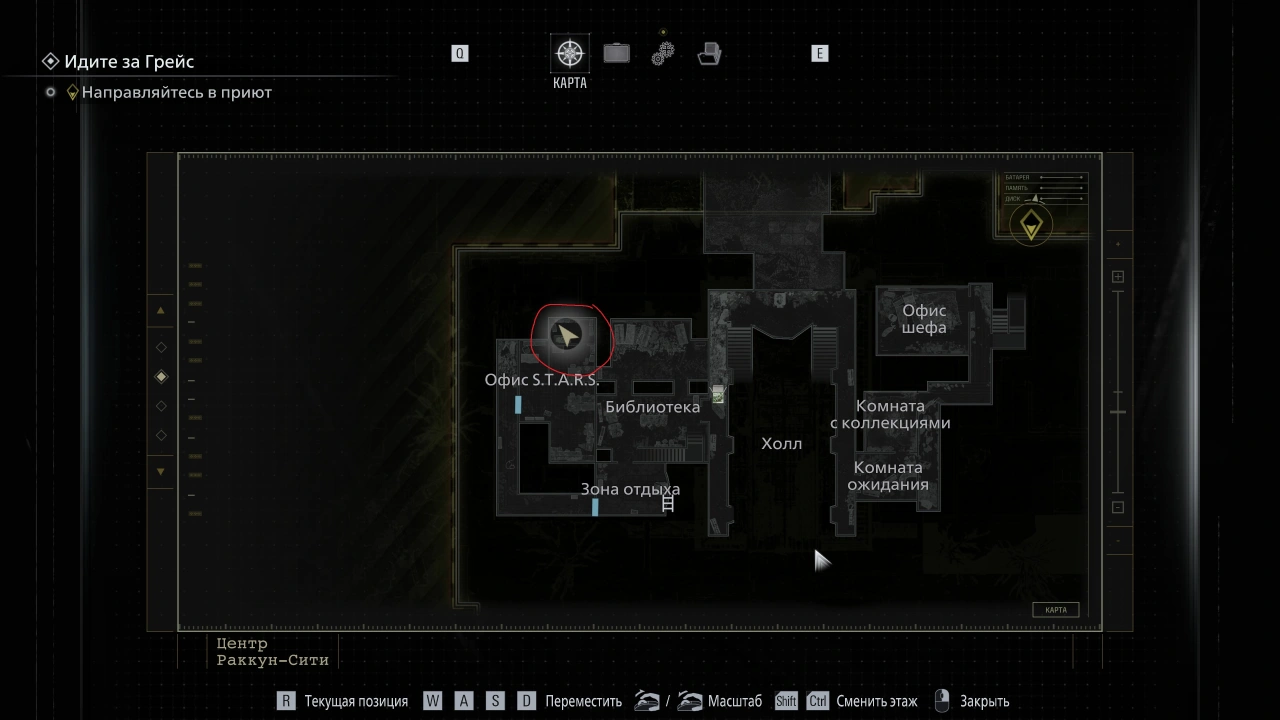Screen dimensions: 1280x720
Task: Click the green item icon near Библиотека
Action: pyautogui.click(x=718, y=394)
